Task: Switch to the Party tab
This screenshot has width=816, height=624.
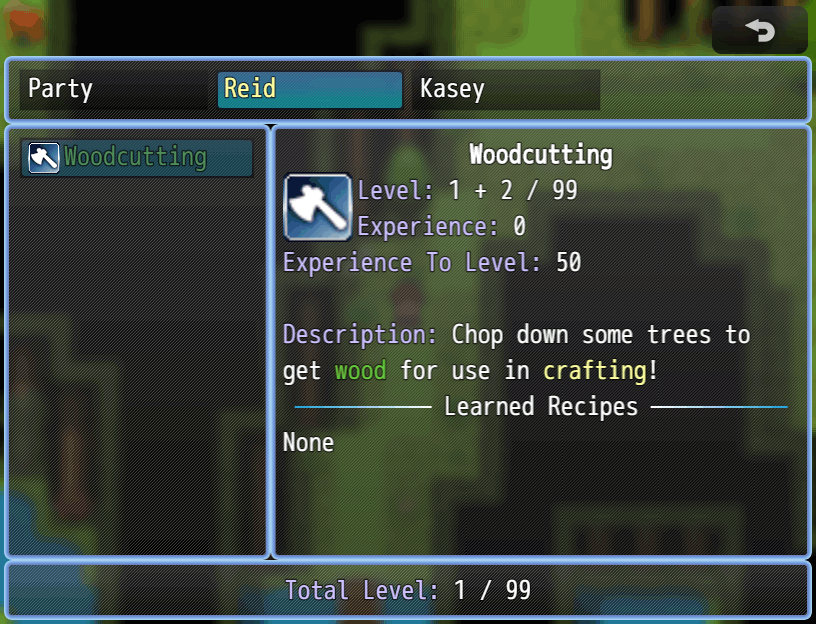Action: pos(113,89)
